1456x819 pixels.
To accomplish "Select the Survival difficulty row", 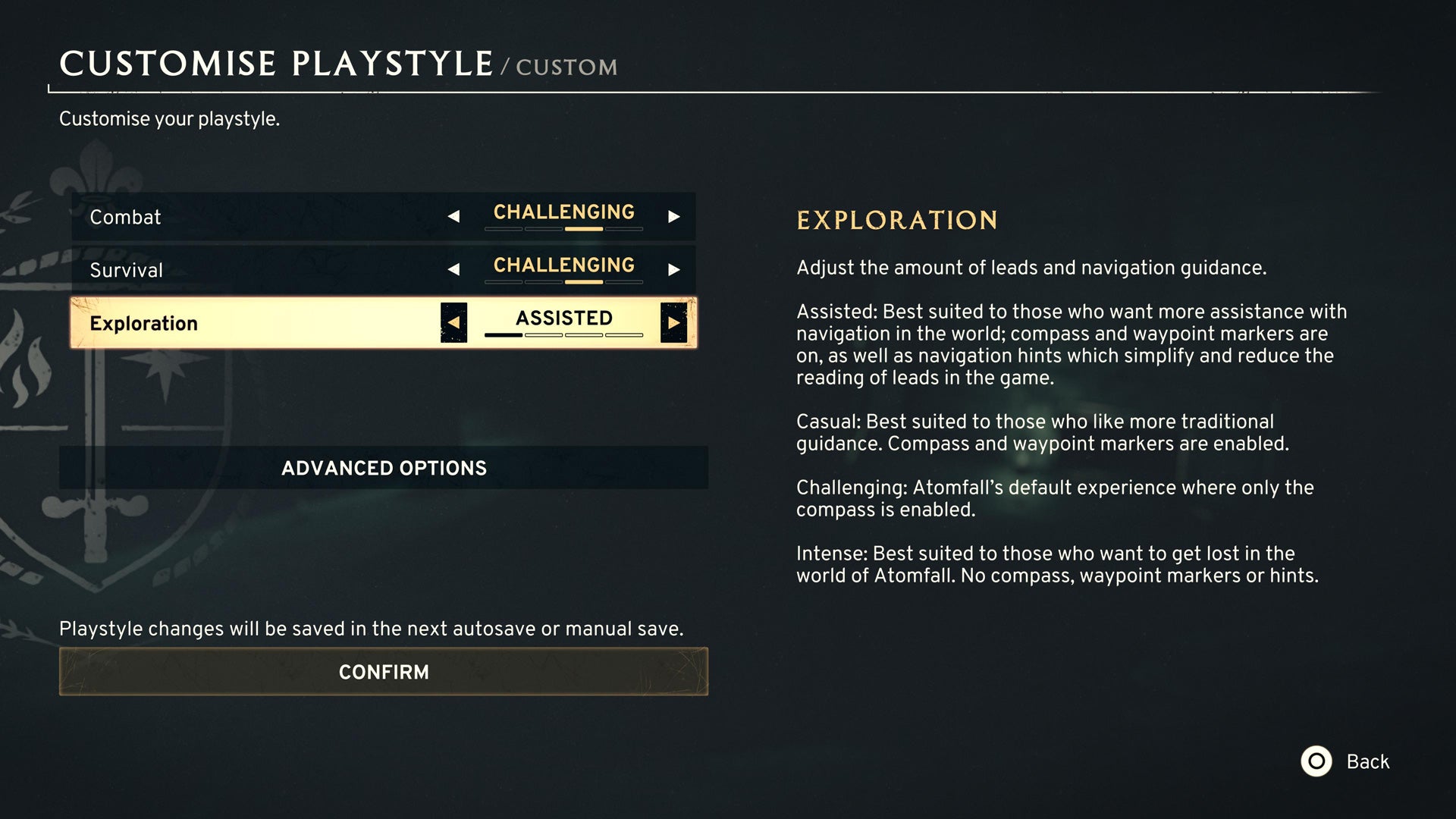I will point(227,269).
